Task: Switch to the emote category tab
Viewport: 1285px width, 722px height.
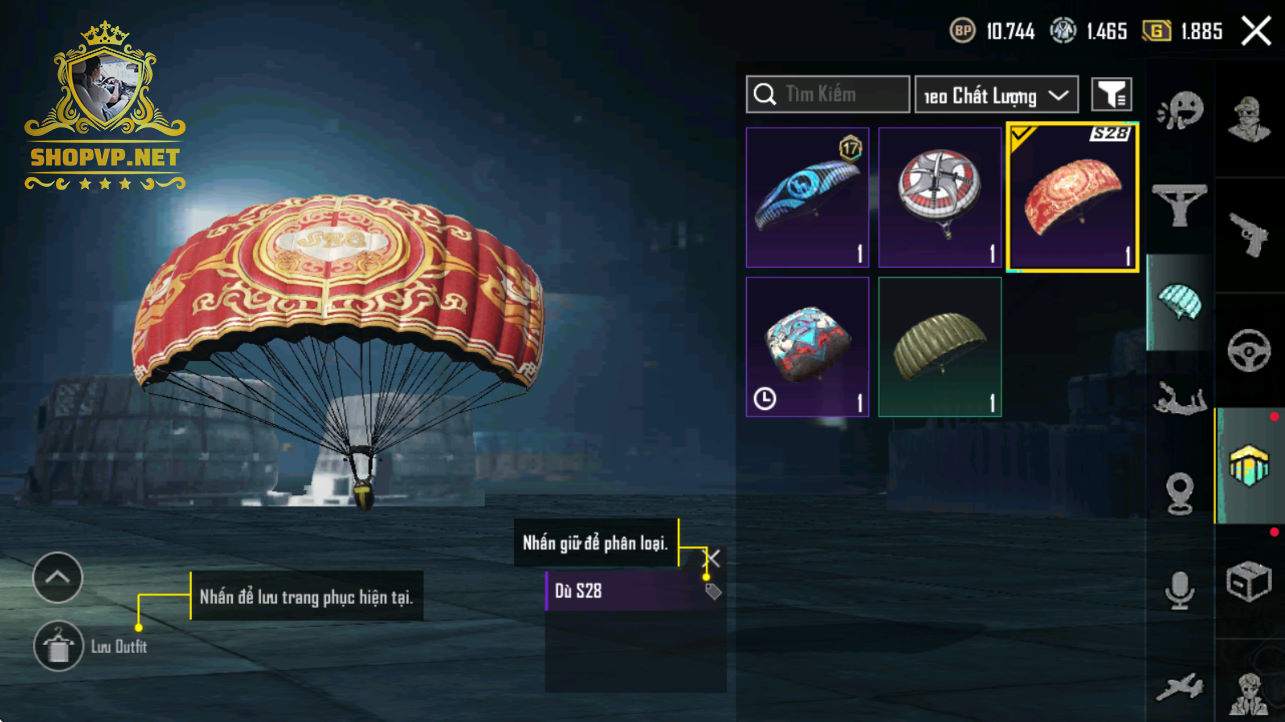Action: pyautogui.click(x=1180, y=111)
